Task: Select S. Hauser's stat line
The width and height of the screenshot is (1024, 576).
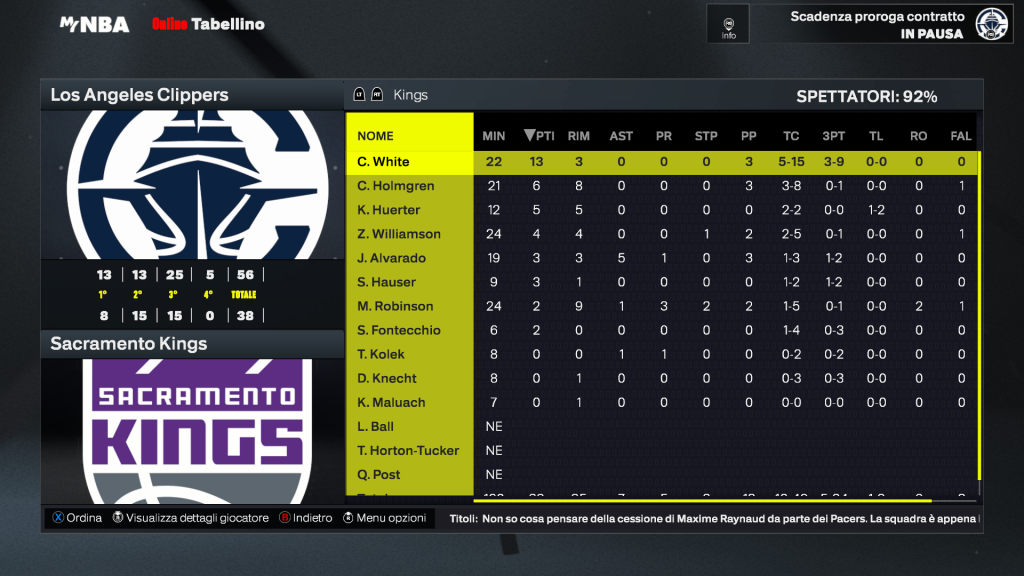Action: pos(388,282)
